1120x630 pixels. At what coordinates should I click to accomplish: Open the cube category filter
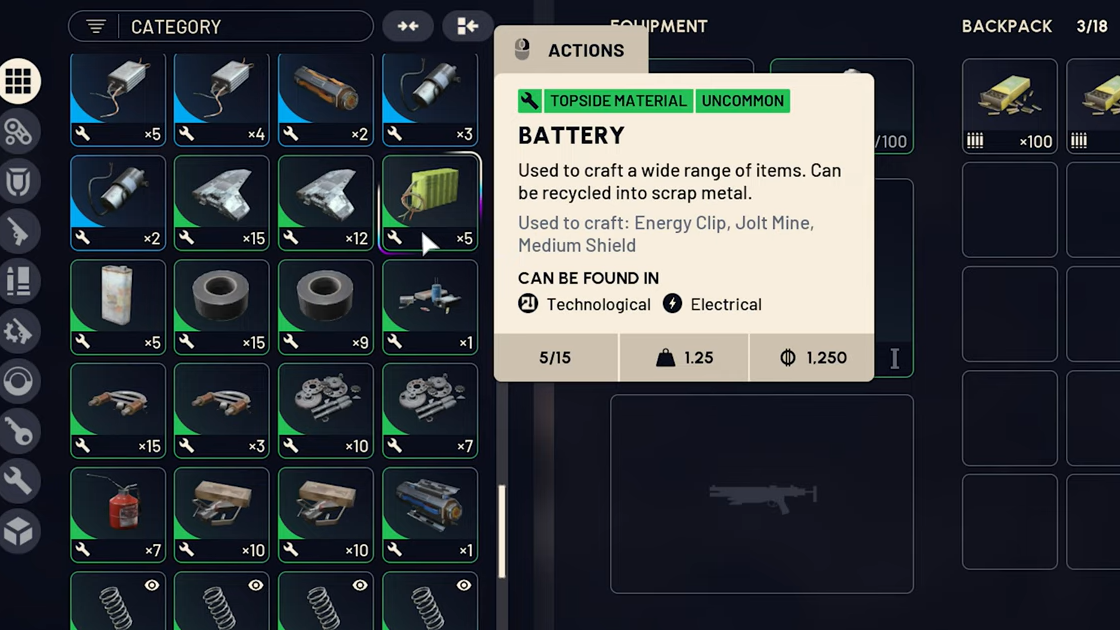(x=19, y=531)
